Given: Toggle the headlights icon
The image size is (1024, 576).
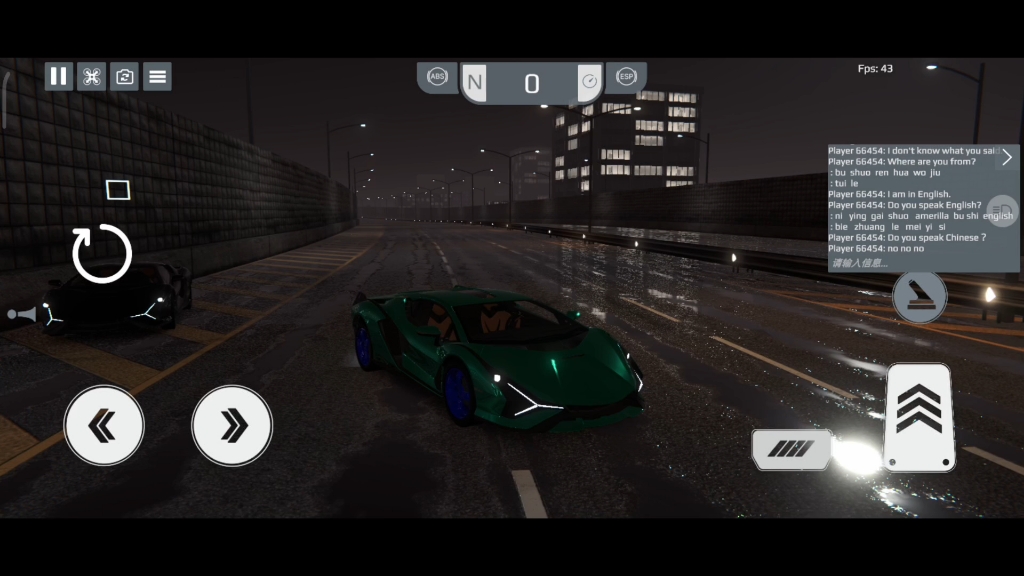Looking at the screenshot, I should (1002, 211).
